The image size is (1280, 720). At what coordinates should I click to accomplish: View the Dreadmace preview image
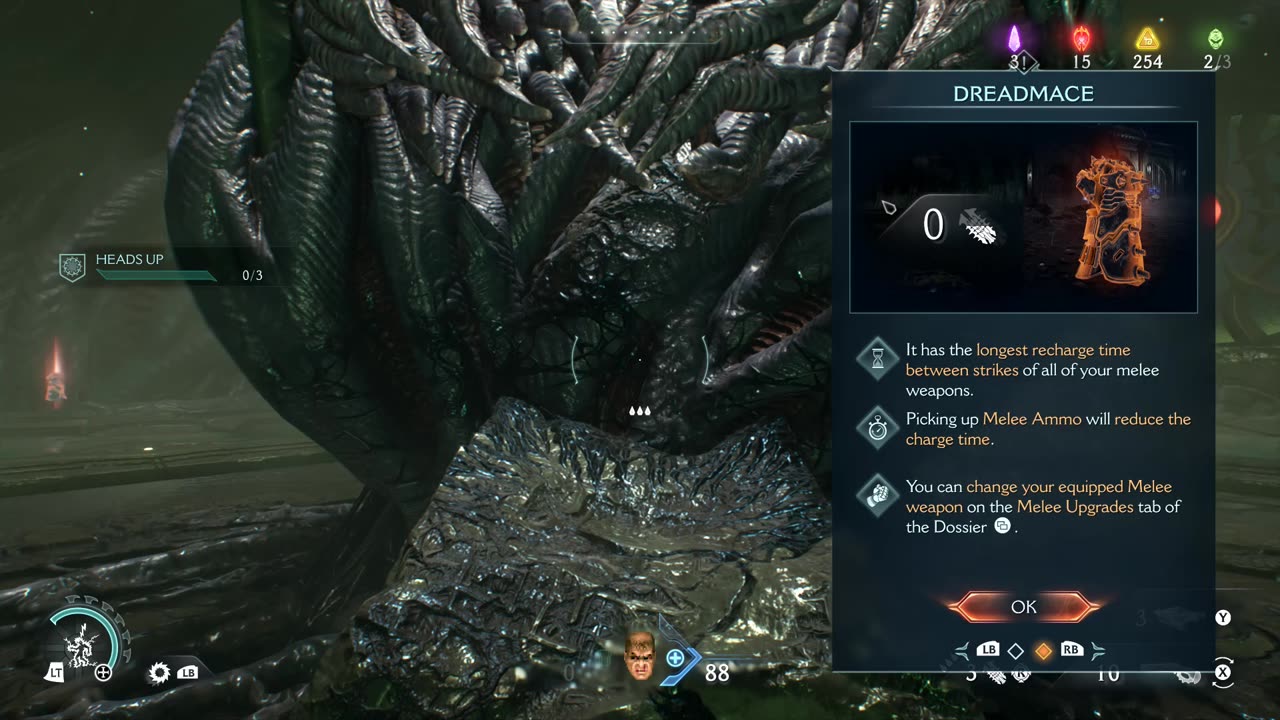[1023, 217]
